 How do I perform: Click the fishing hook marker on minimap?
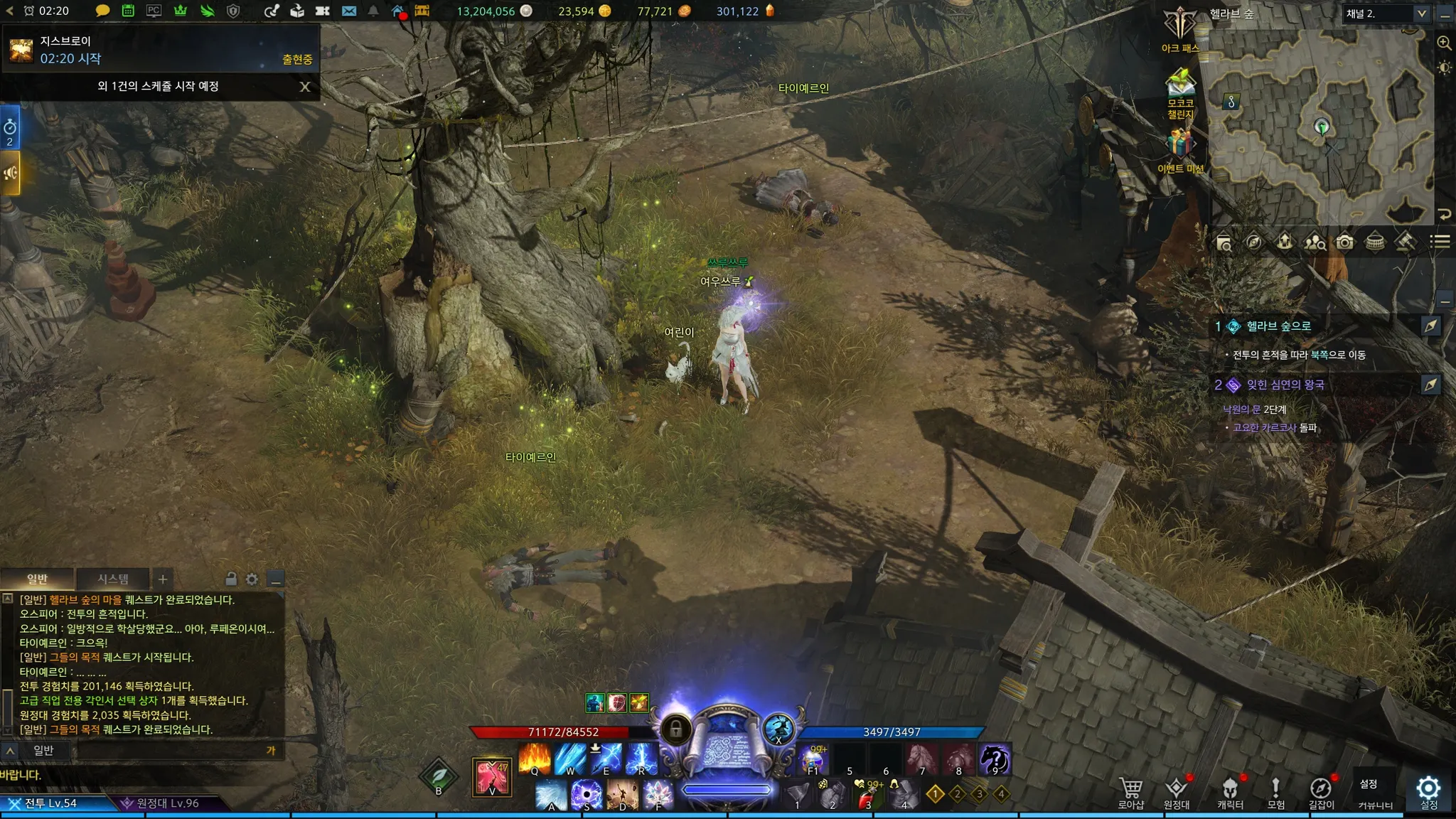pyautogui.click(x=1231, y=102)
